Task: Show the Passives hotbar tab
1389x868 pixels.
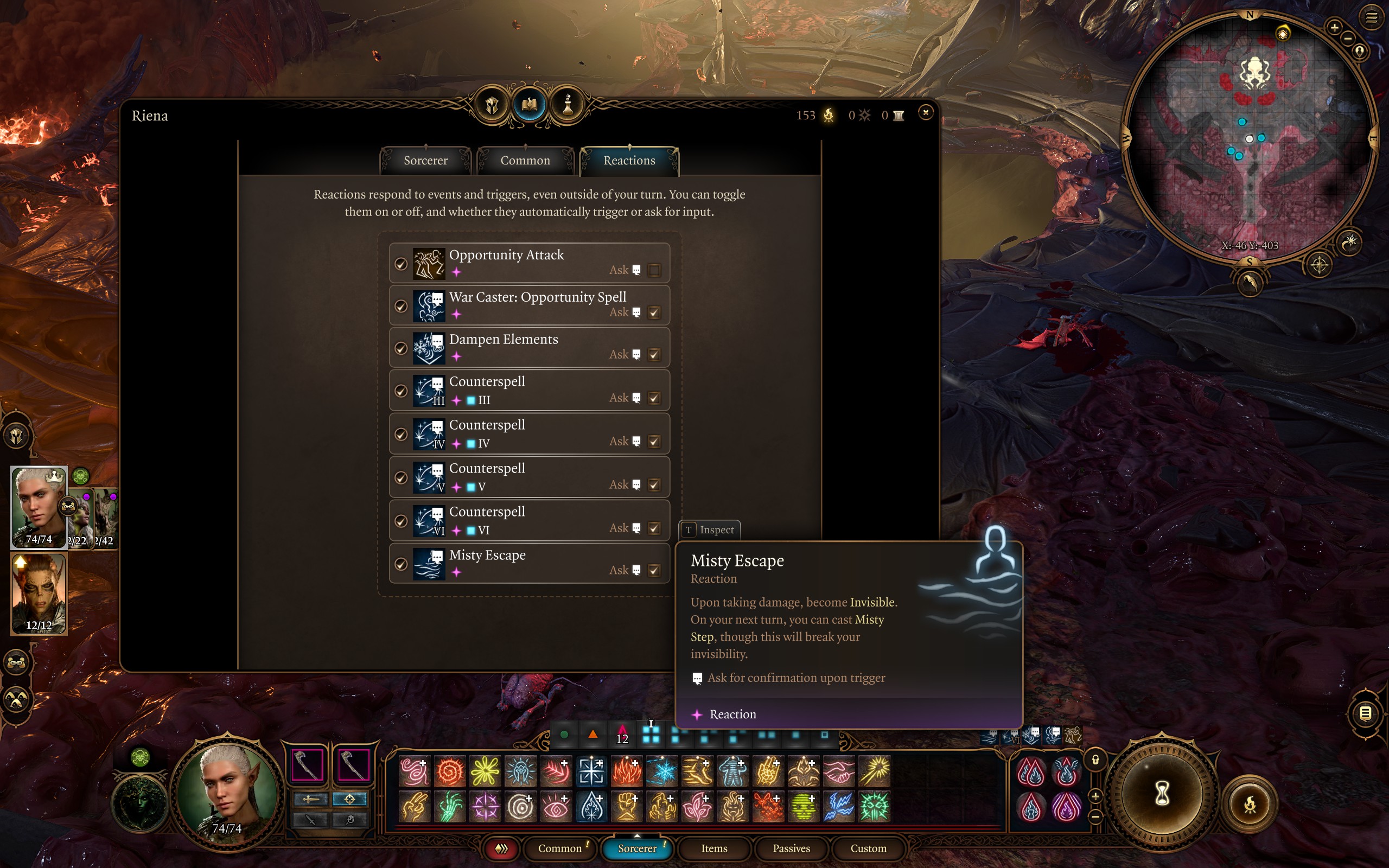Action: click(791, 848)
